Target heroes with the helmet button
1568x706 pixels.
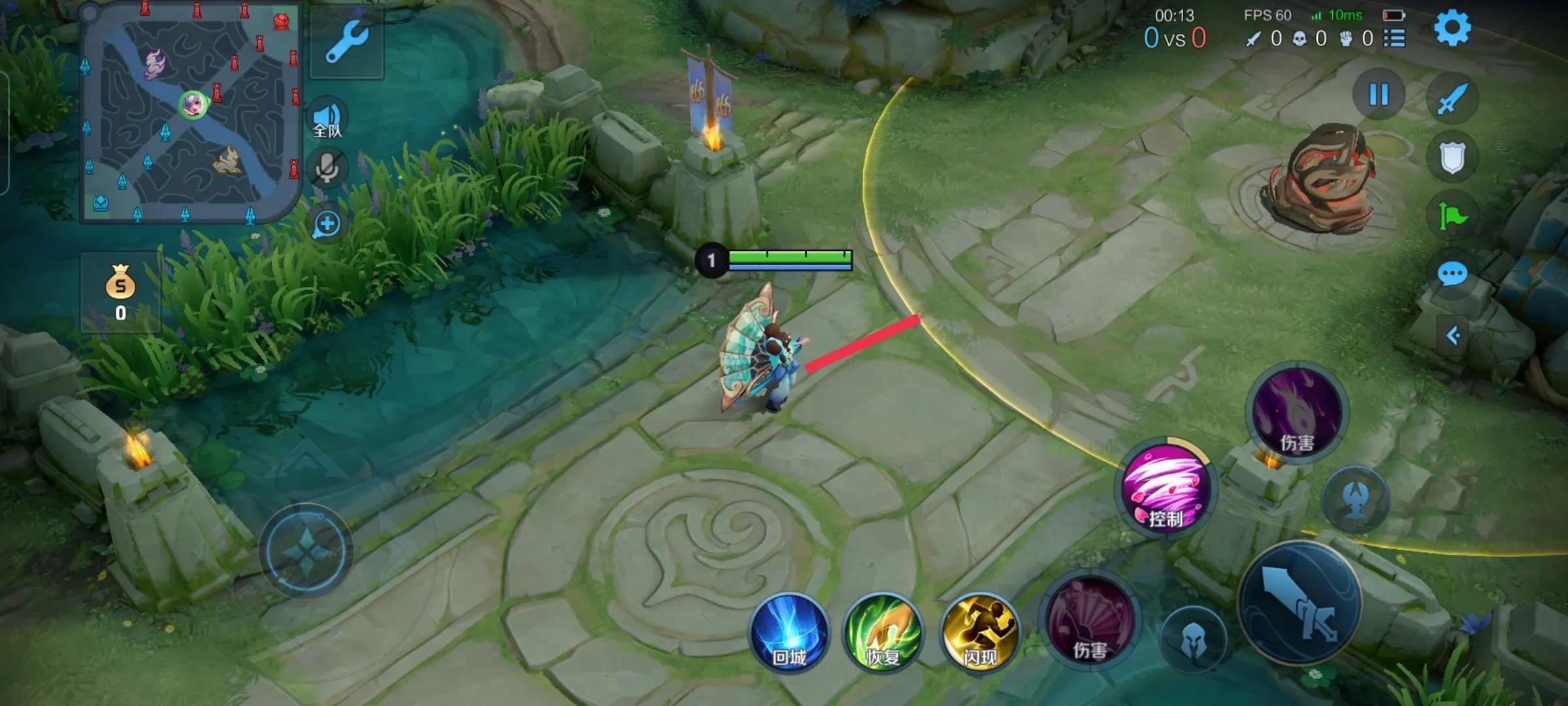[1193, 640]
